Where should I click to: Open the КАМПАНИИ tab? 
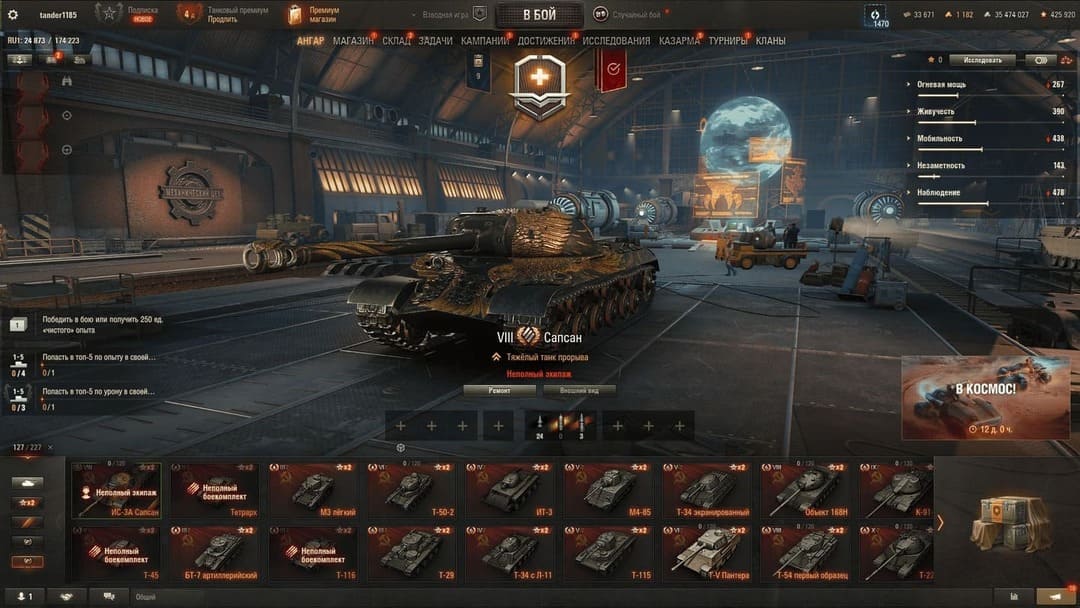pos(485,41)
